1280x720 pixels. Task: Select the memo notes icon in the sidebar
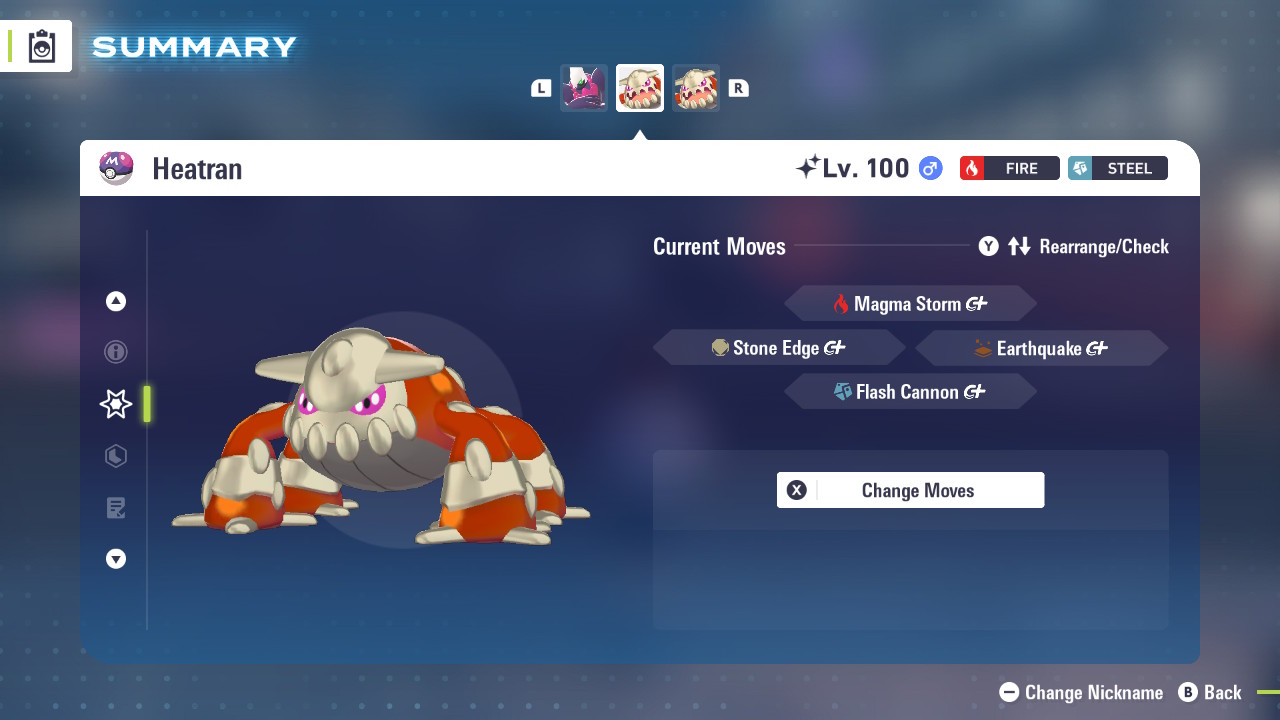point(115,508)
